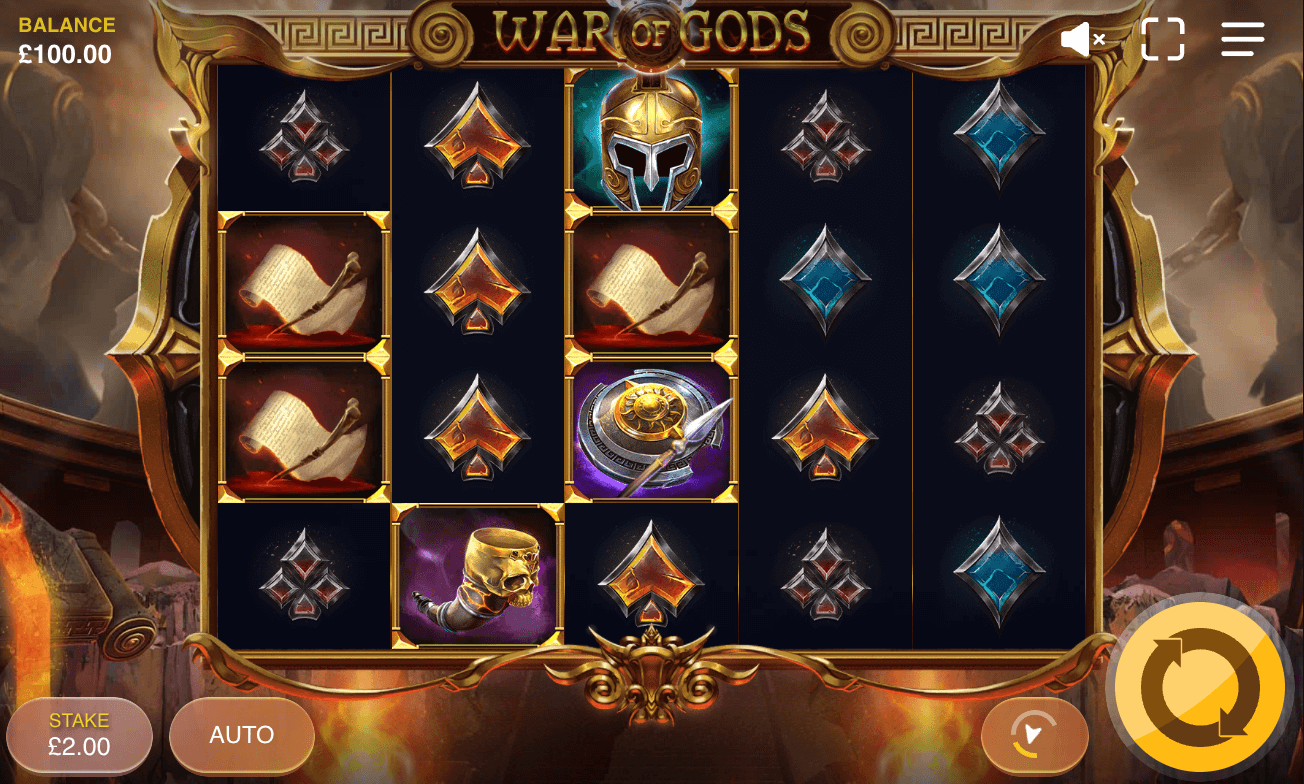
Task: Activate the turbo spin icon
Action: [1035, 735]
